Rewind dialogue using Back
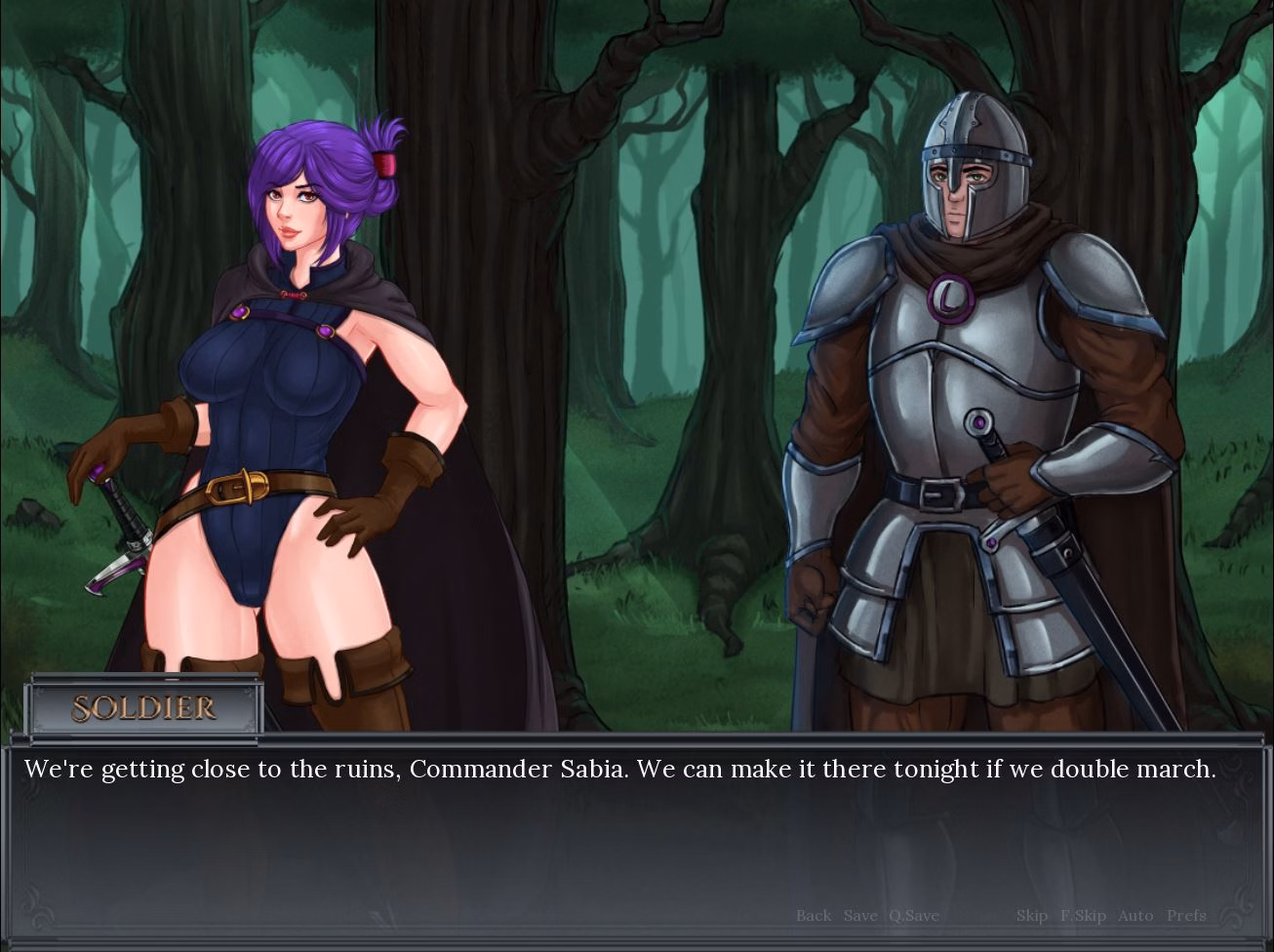This screenshot has height=952, width=1274. [813, 915]
